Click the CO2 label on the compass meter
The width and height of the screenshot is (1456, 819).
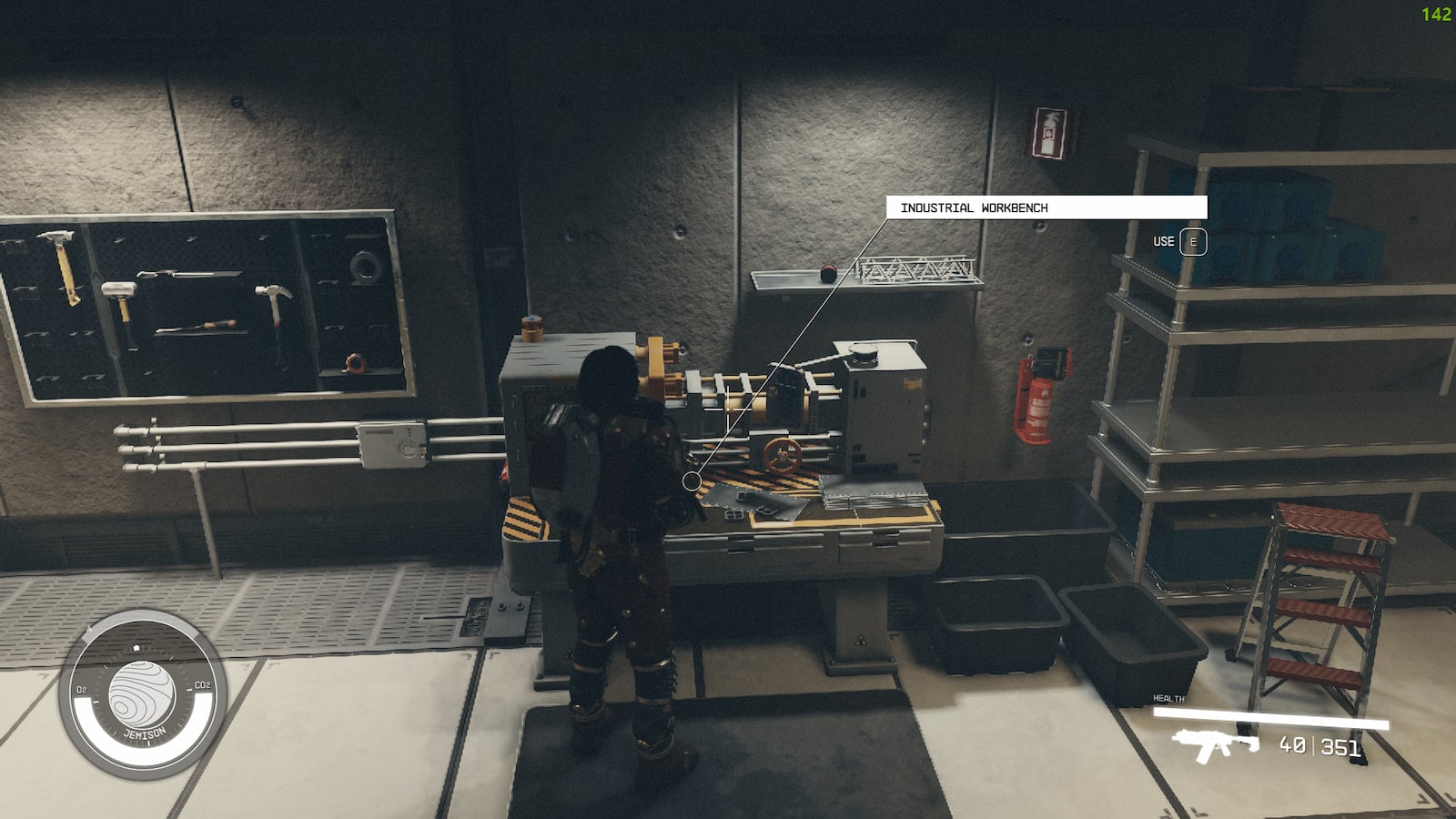(x=202, y=685)
